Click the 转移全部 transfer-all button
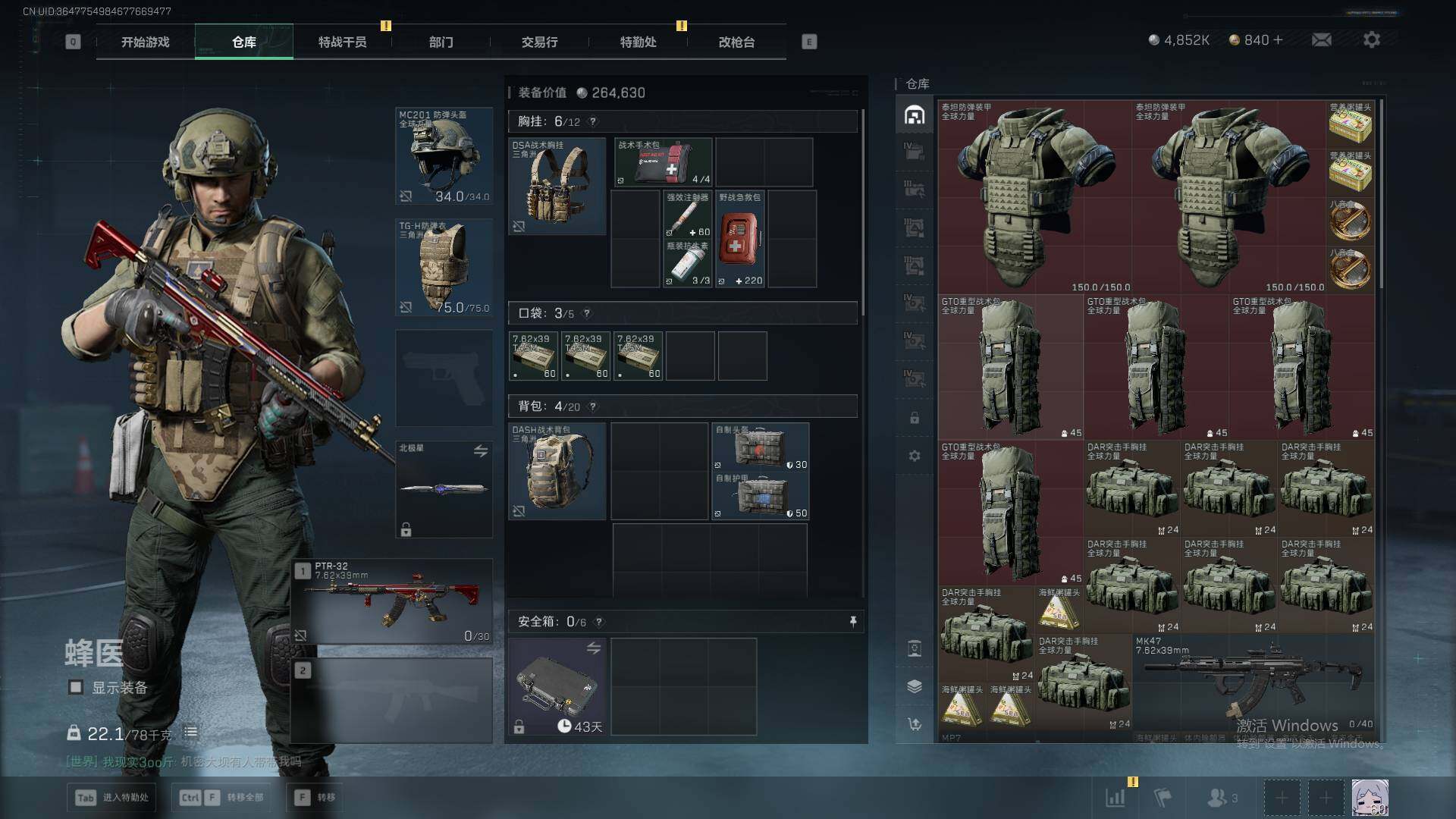The height and width of the screenshot is (819, 1456). click(221, 798)
